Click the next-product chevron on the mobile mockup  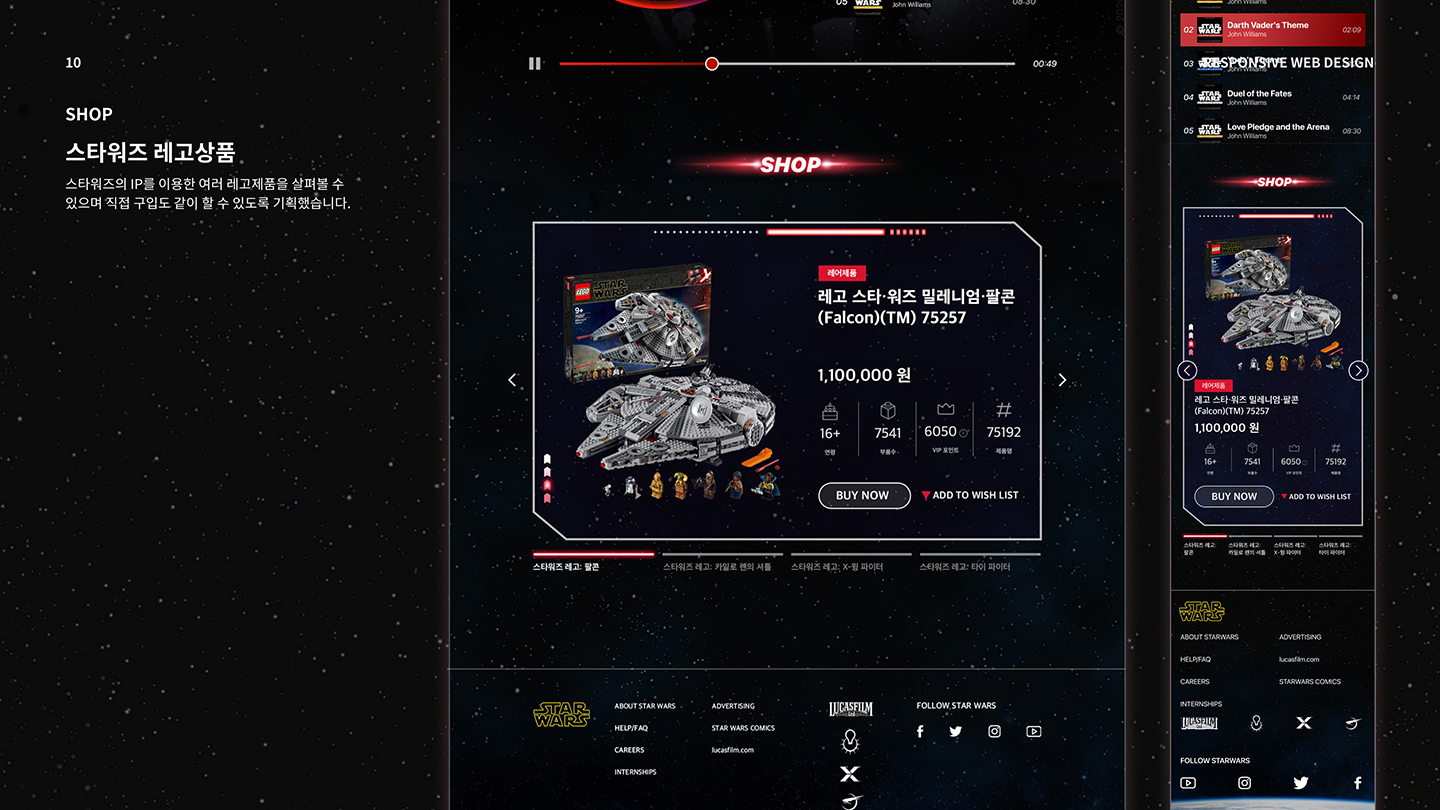[x=1358, y=370]
